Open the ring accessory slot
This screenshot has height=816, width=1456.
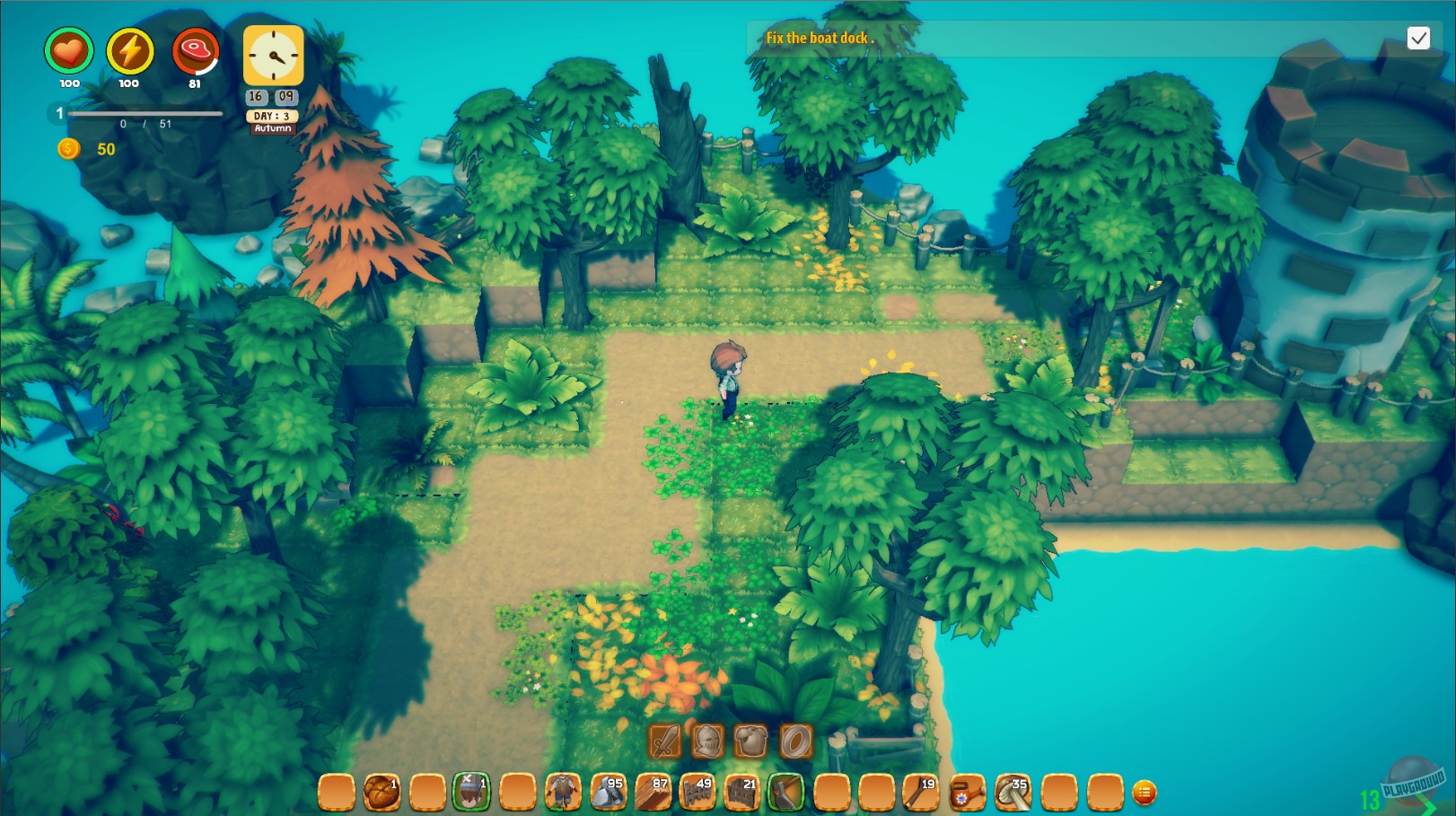click(x=794, y=741)
